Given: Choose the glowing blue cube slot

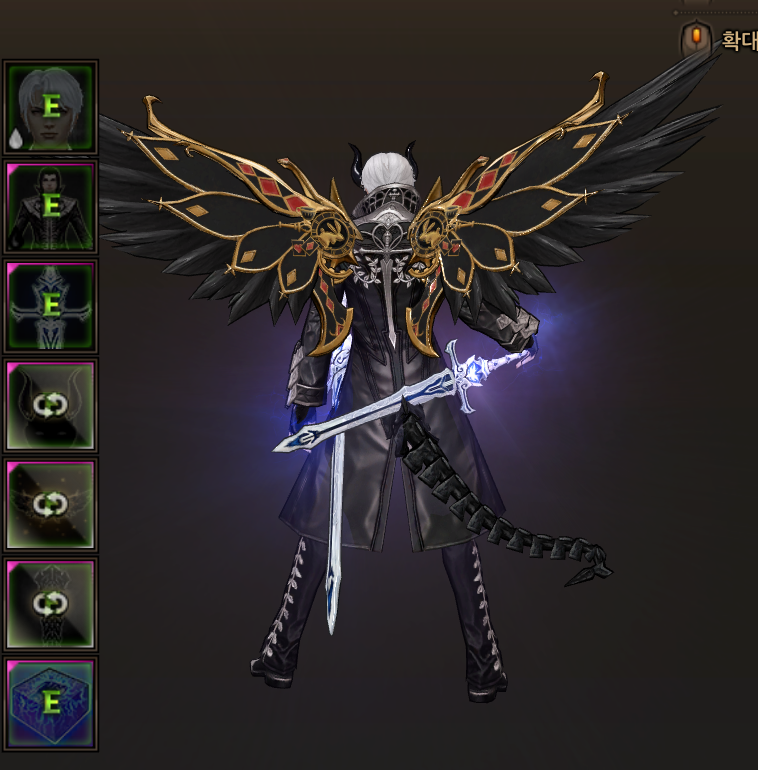Looking at the screenshot, I should (x=51, y=703).
